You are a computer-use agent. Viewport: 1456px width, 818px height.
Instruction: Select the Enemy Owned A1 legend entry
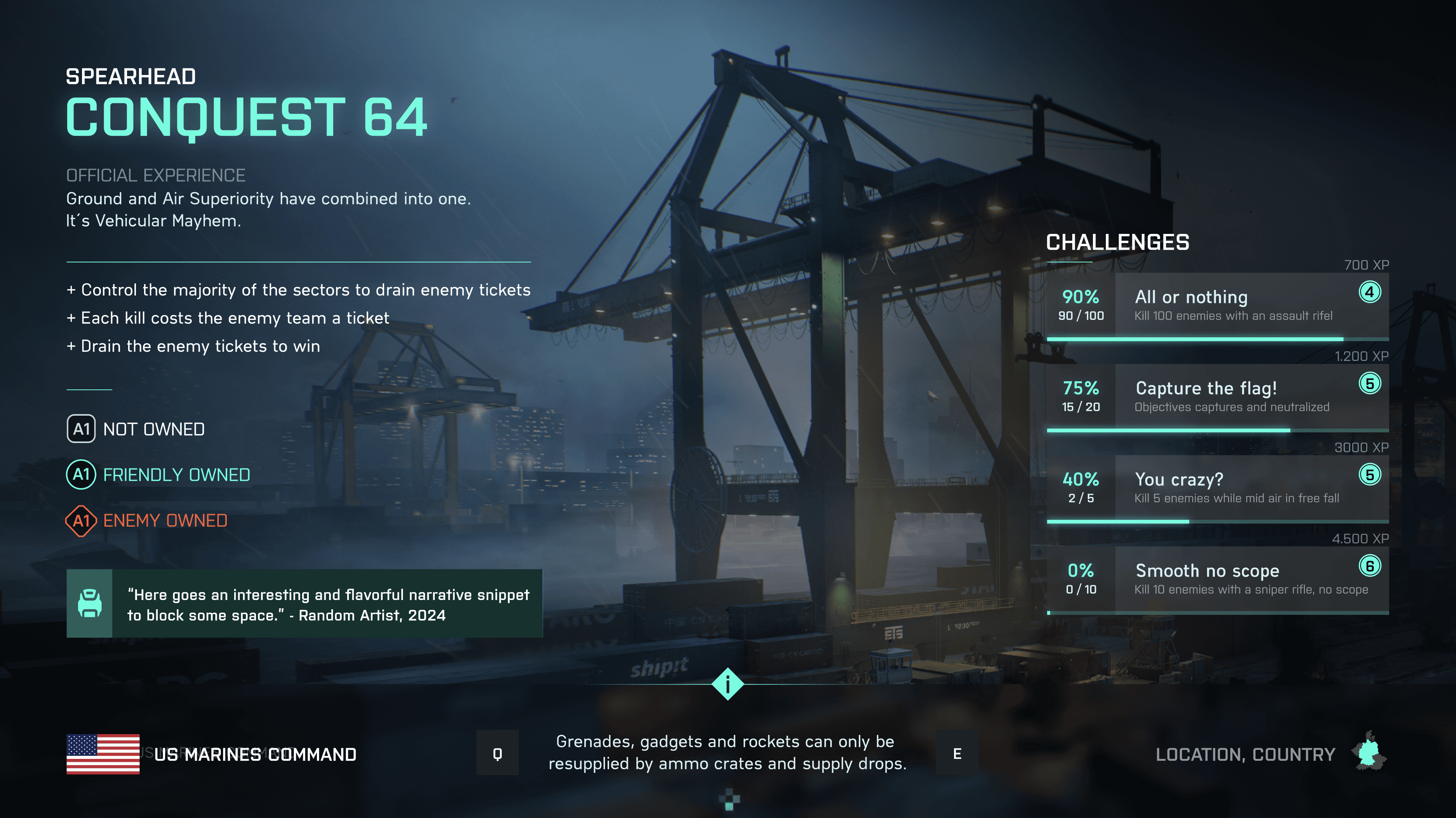147,521
